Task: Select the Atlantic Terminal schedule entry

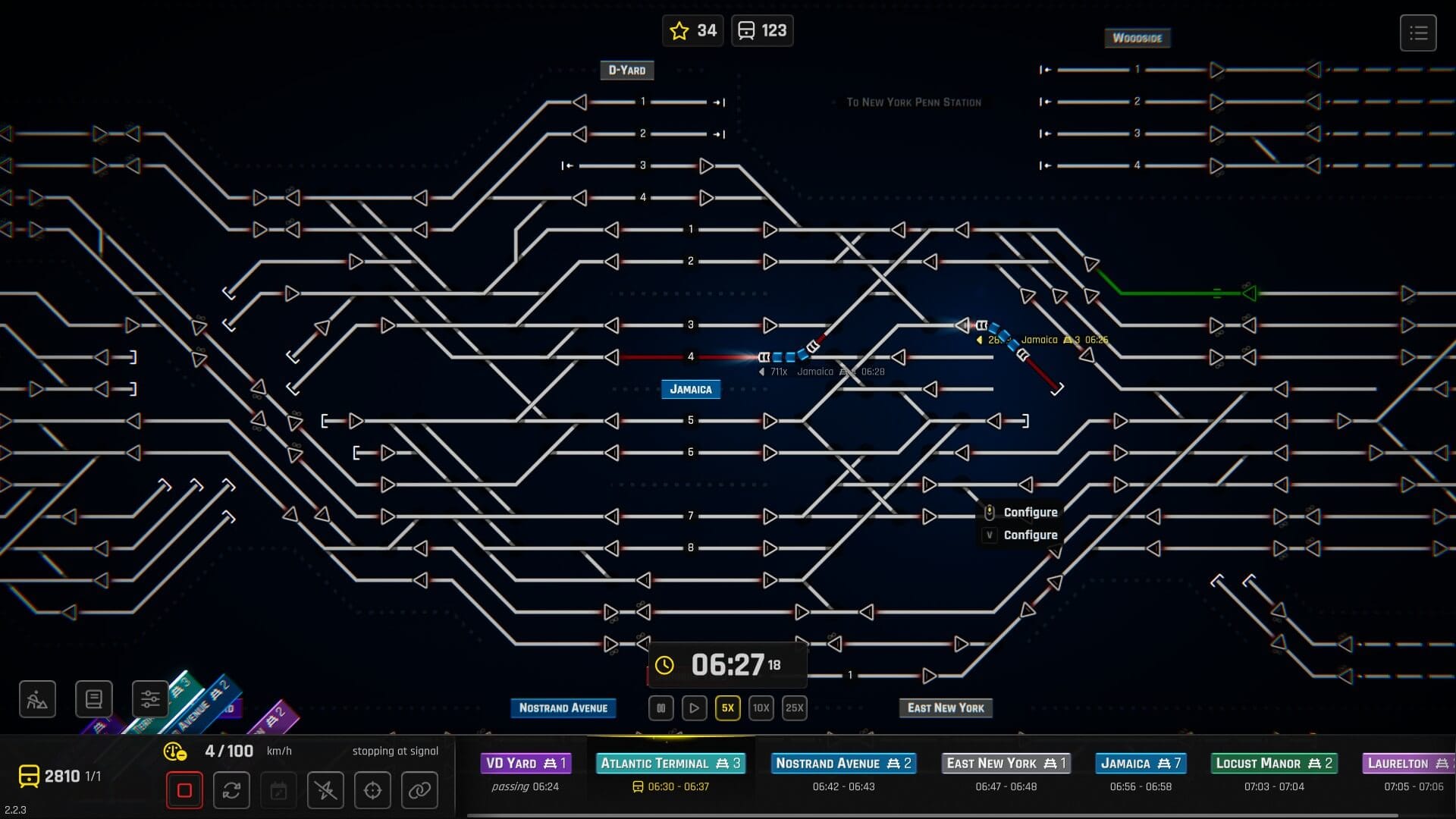Action: tap(670, 764)
